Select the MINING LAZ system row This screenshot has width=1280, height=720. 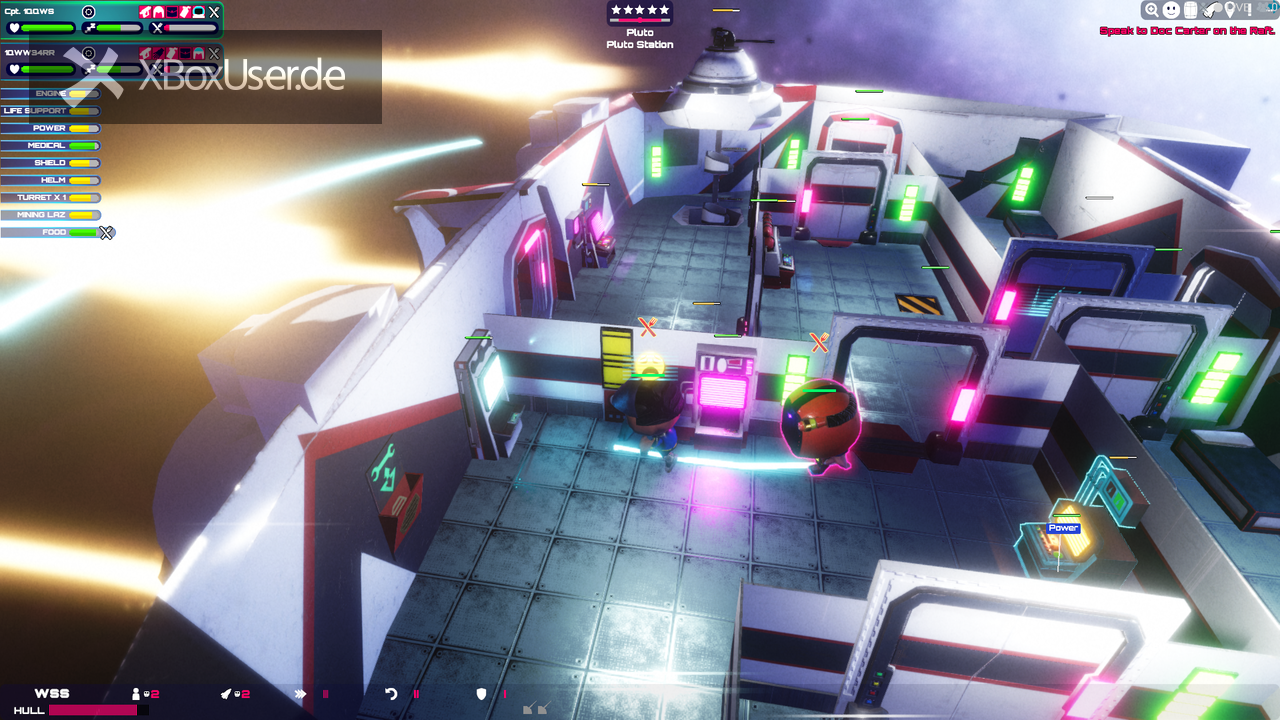tap(50, 214)
